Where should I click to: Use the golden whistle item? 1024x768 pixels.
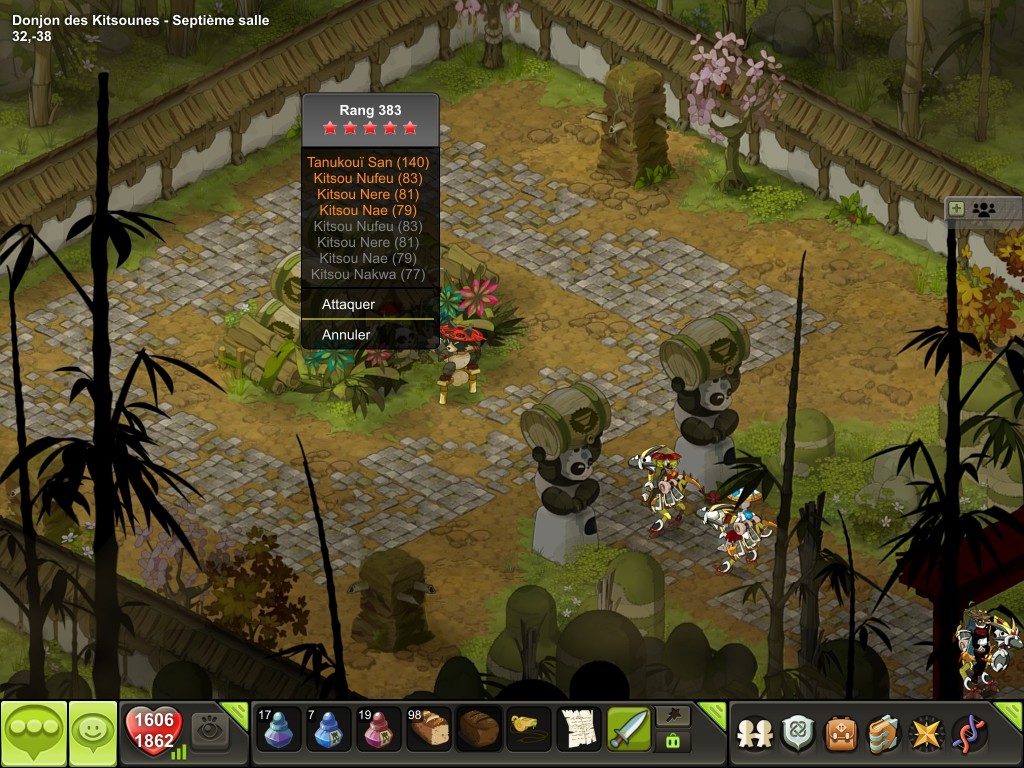(x=529, y=729)
